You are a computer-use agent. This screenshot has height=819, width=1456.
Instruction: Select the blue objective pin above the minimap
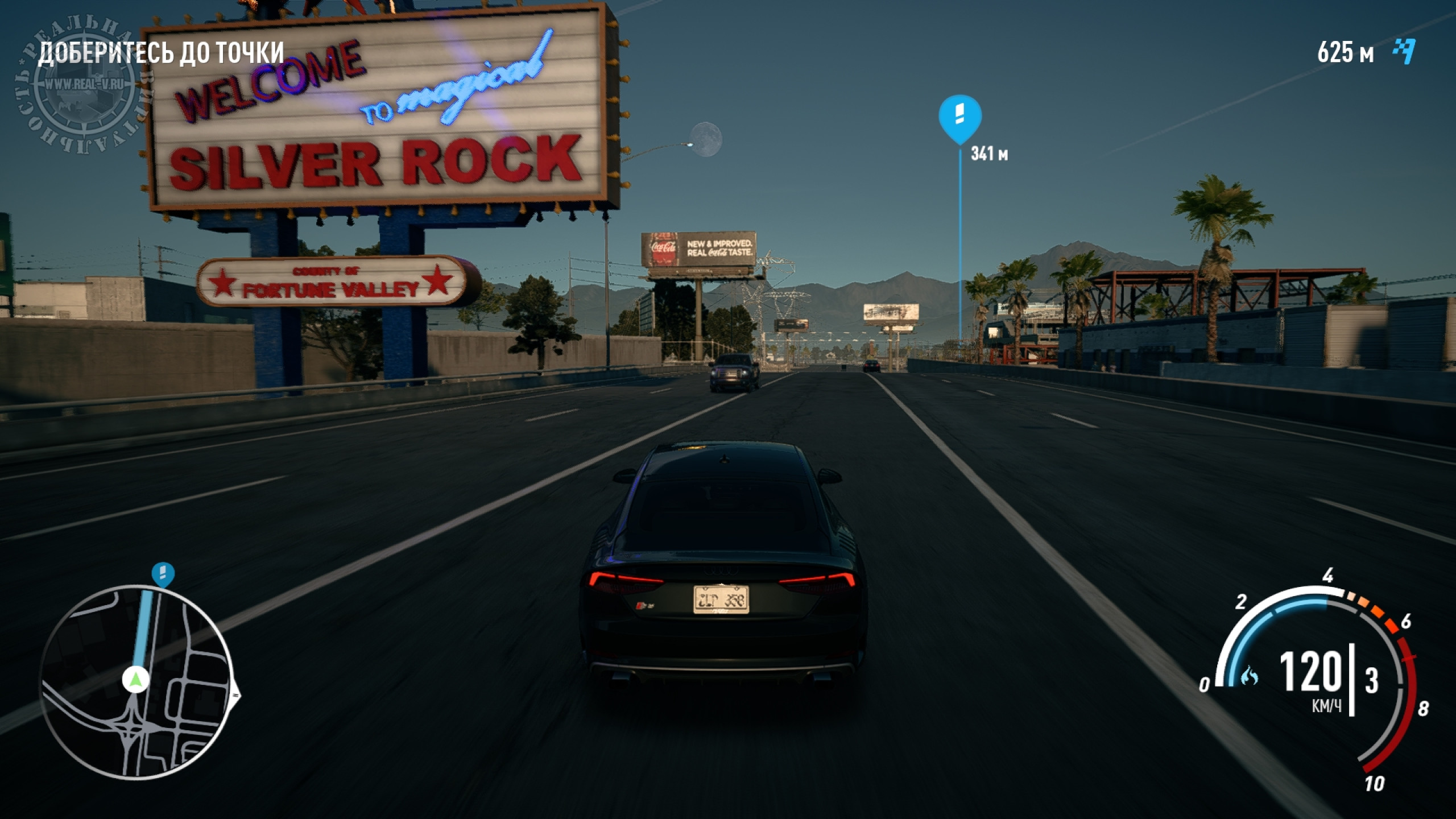click(x=163, y=574)
